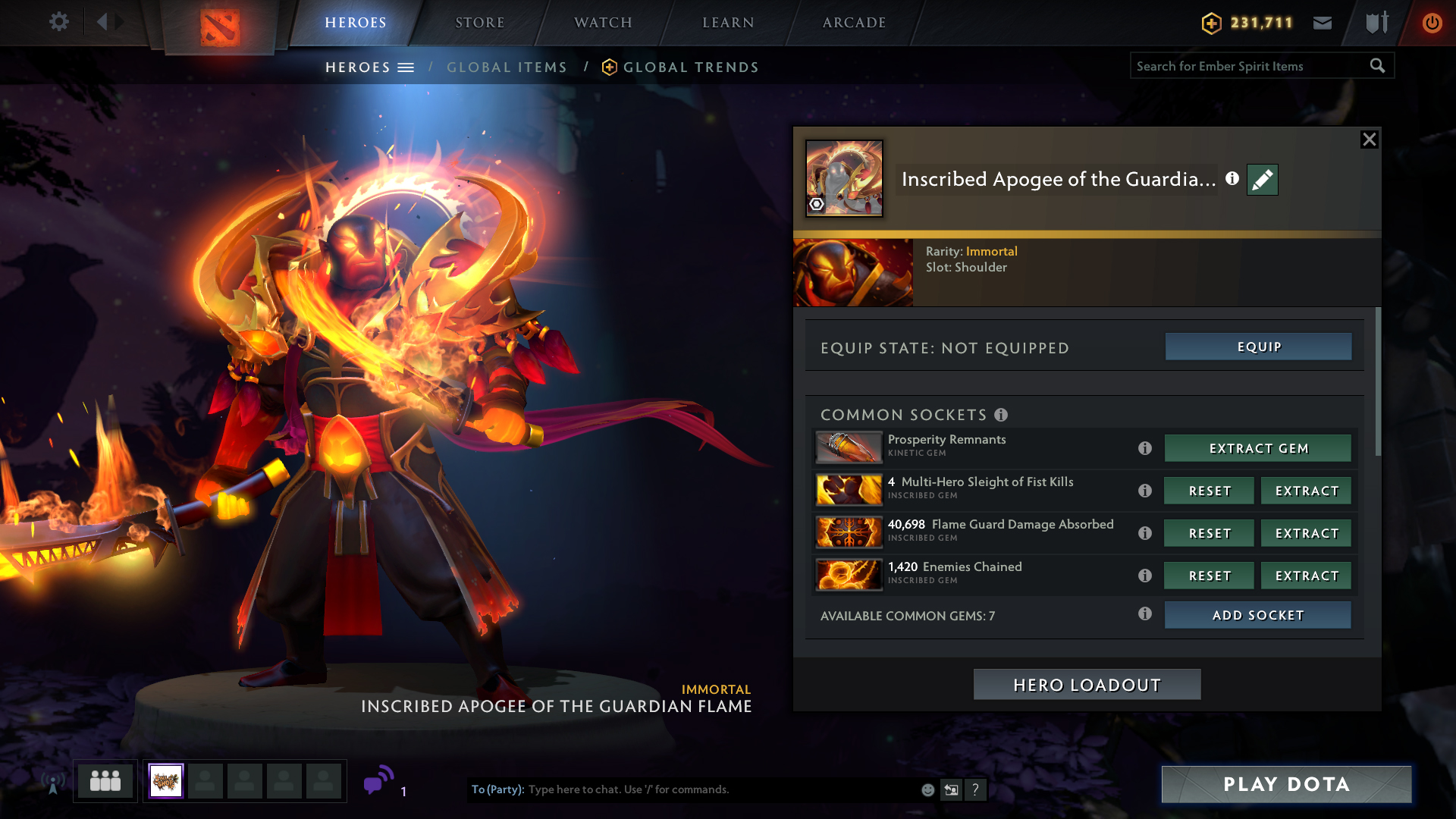Open Global Items section
This screenshot has width=1456, height=819.
pyautogui.click(x=507, y=67)
